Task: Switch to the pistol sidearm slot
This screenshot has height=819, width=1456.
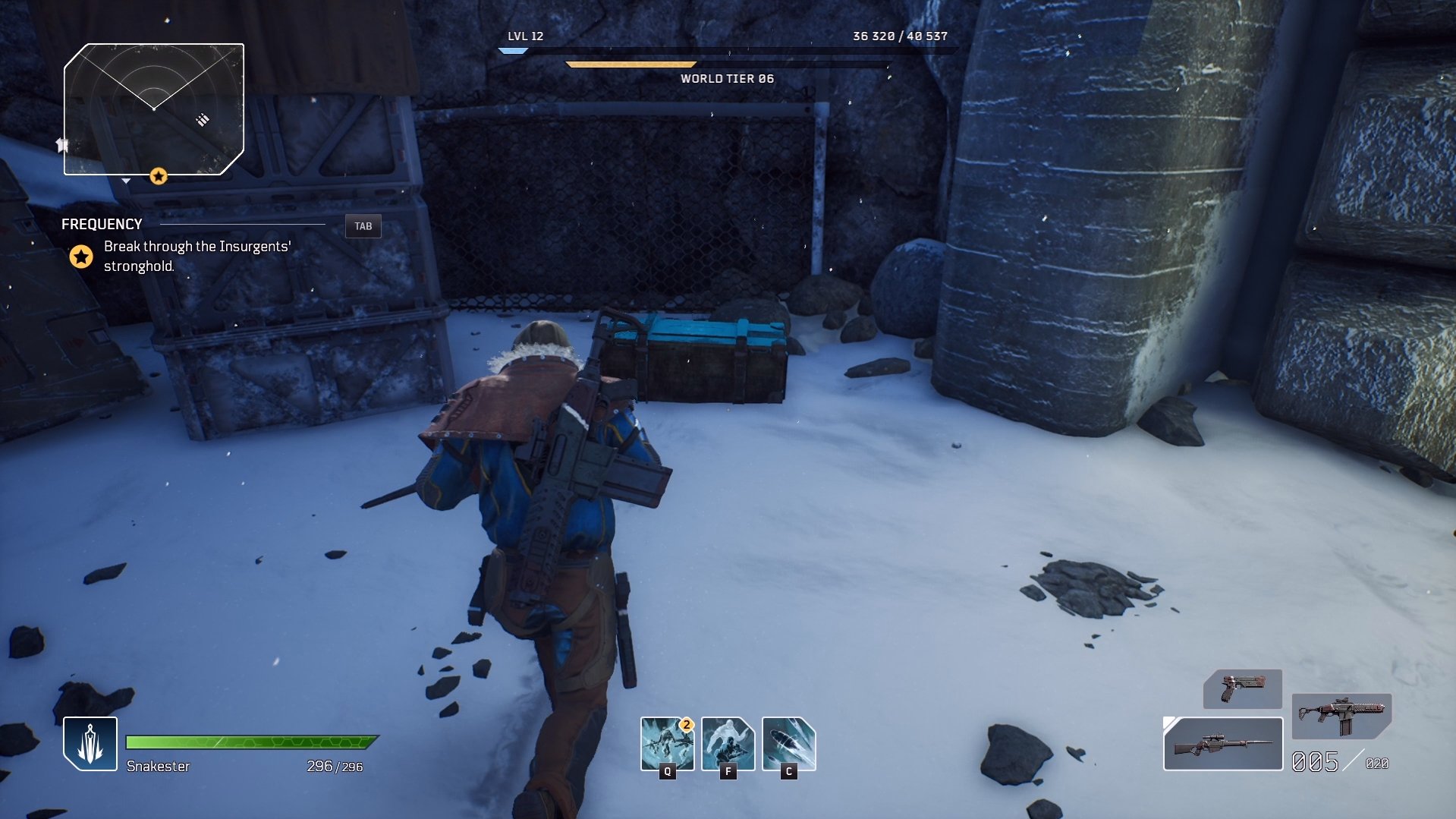Action: tap(1242, 688)
